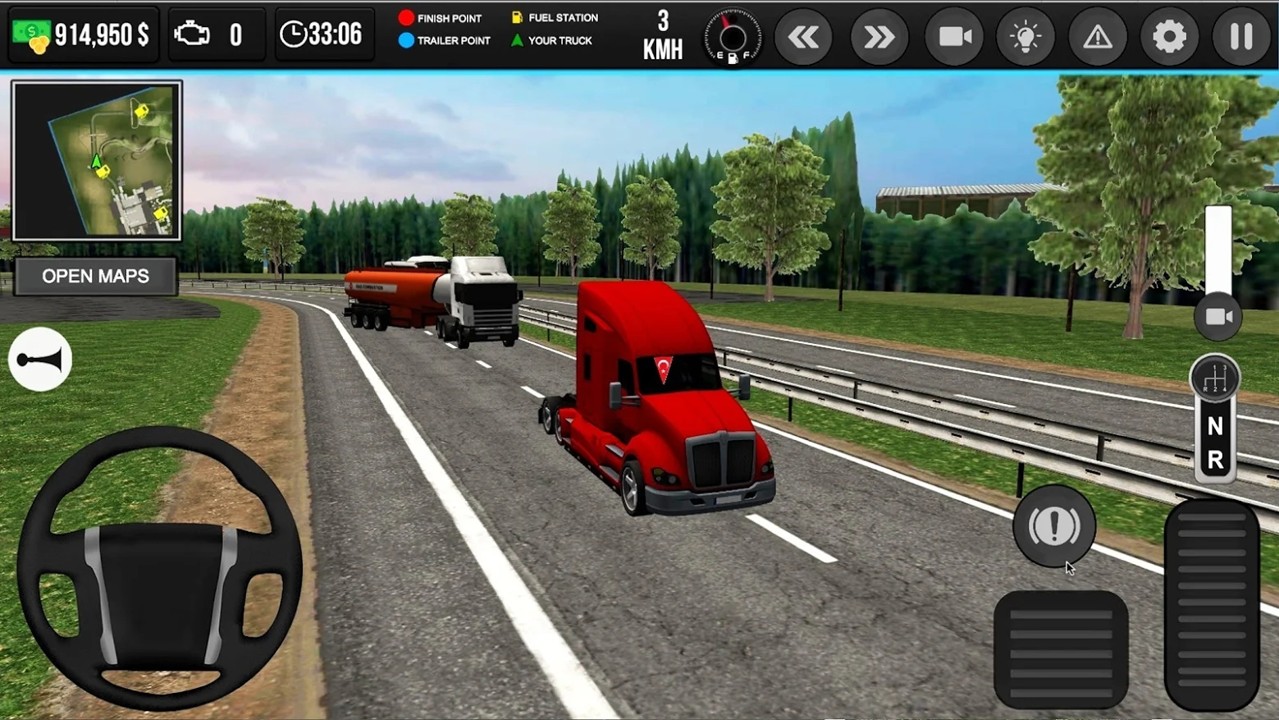Honk the horn icon
This screenshot has height=720, width=1279.
(40, 359)
